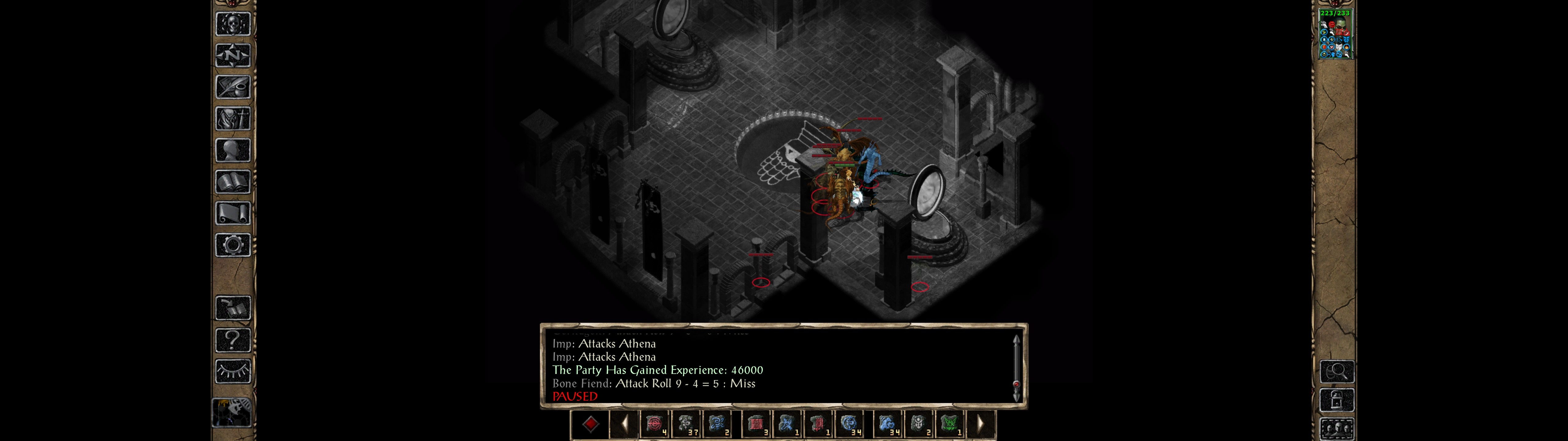Open the skull return-to-game button

click(x=232, y=24)
